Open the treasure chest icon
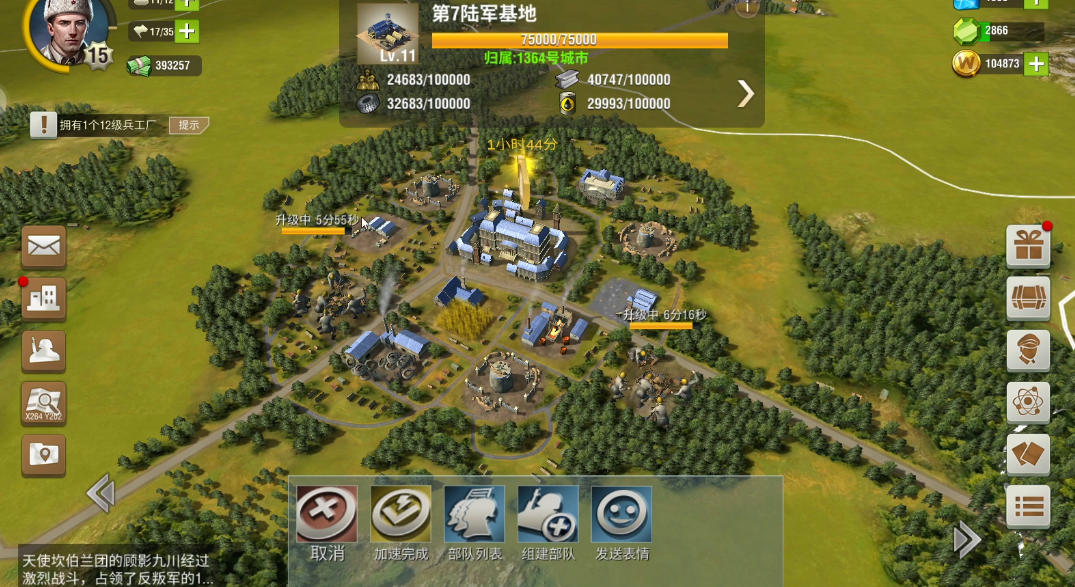The width and height of the screenshot is (1075, 587). [1028, 298]
